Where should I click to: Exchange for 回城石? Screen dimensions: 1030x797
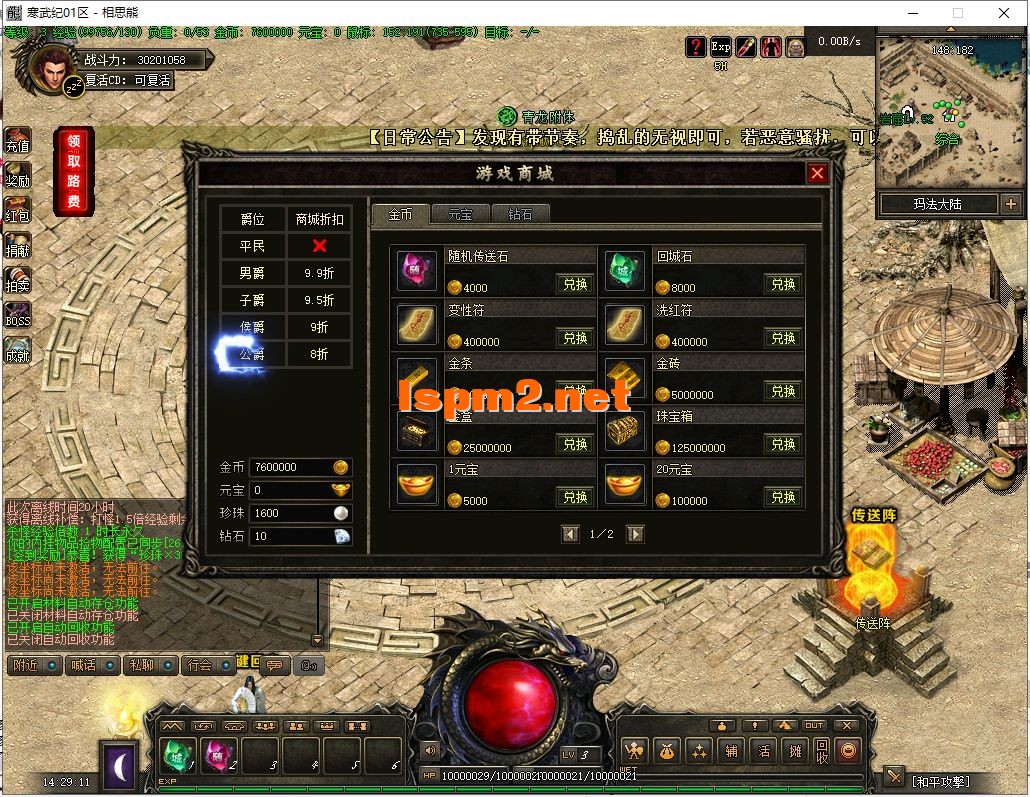coord(783,284)
